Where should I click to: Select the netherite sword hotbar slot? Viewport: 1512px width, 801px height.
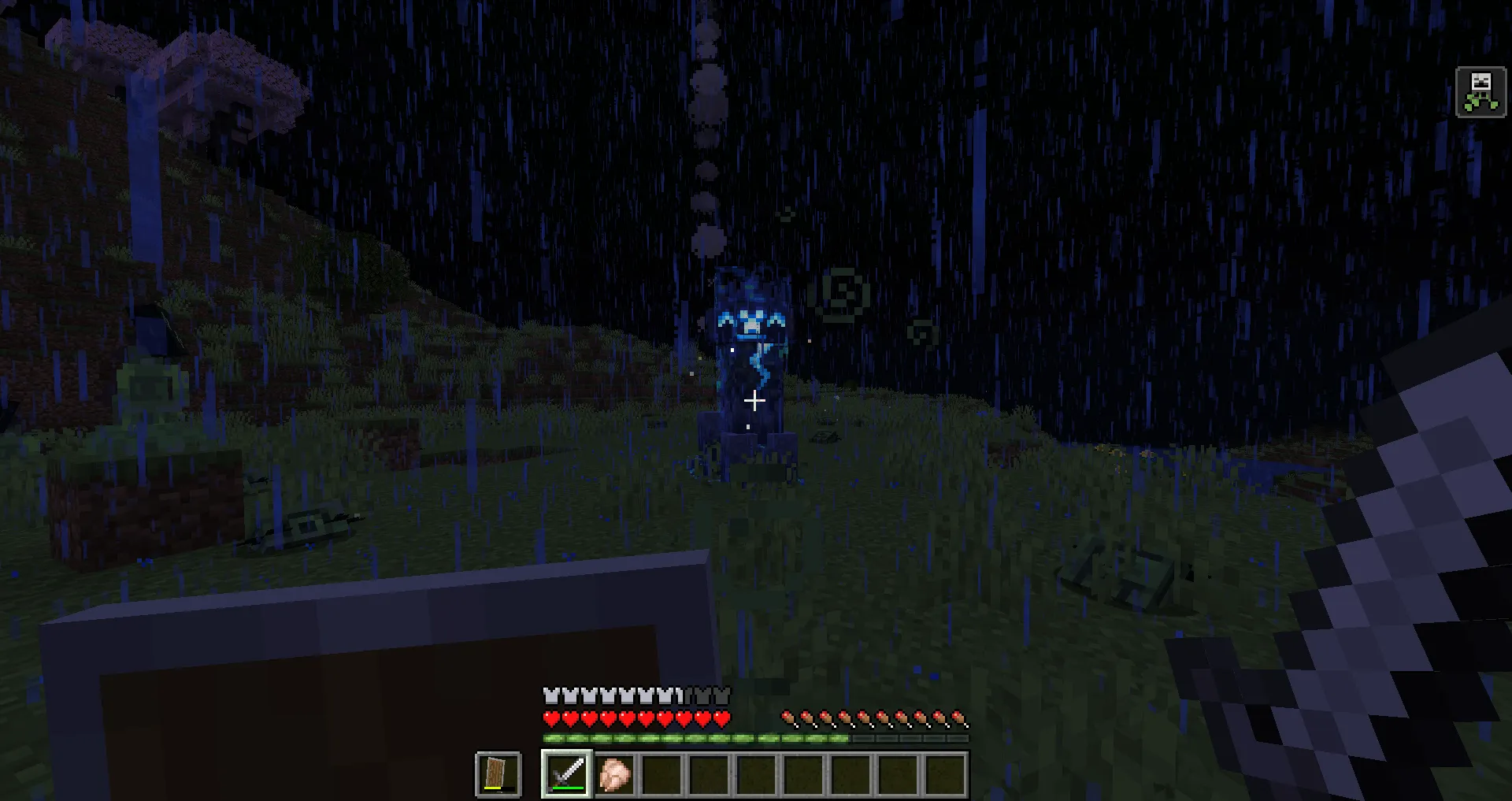click(x=567, y=776)
